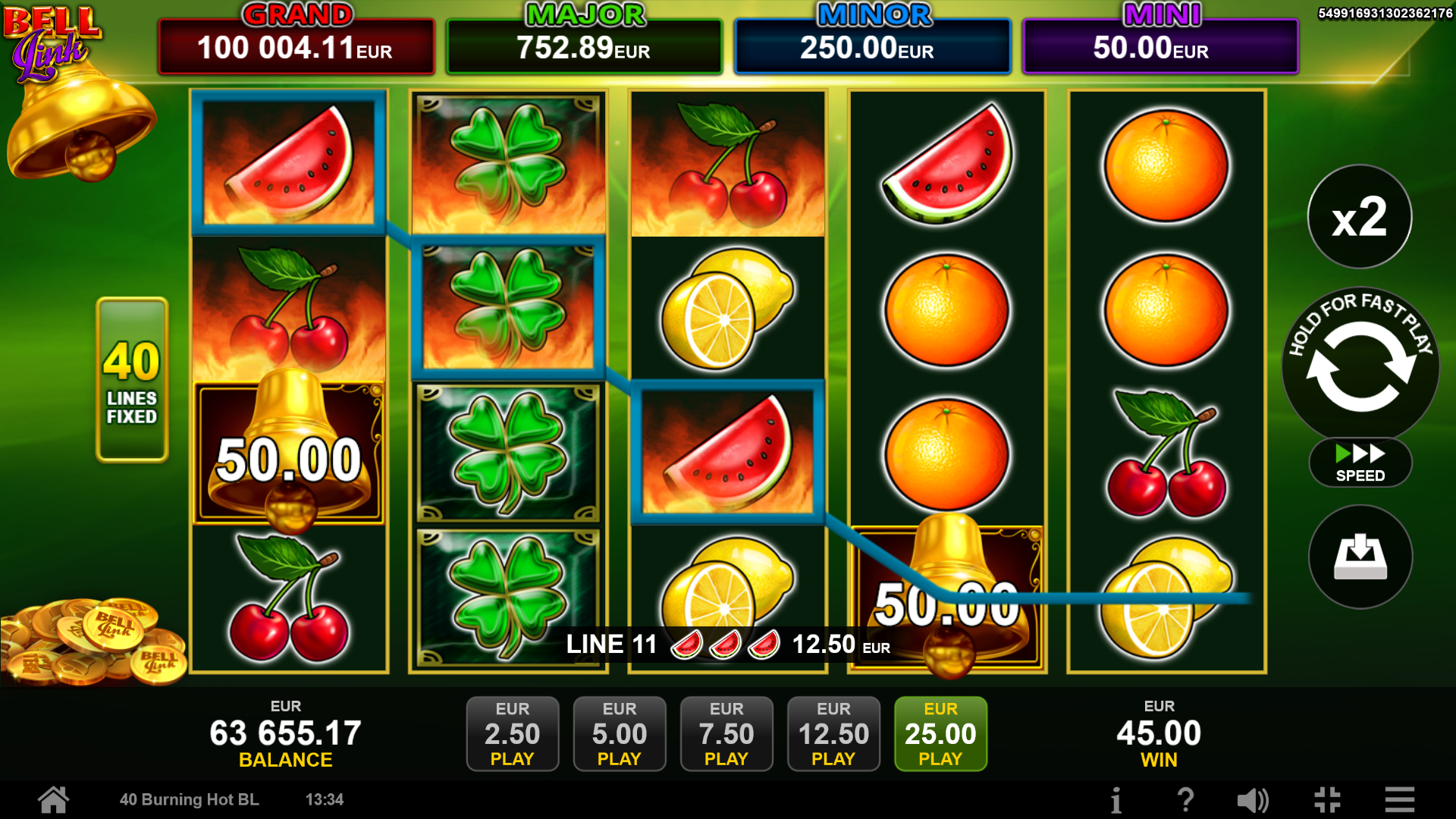Click the 40 Lines Fixed indicator

(132, 380)
